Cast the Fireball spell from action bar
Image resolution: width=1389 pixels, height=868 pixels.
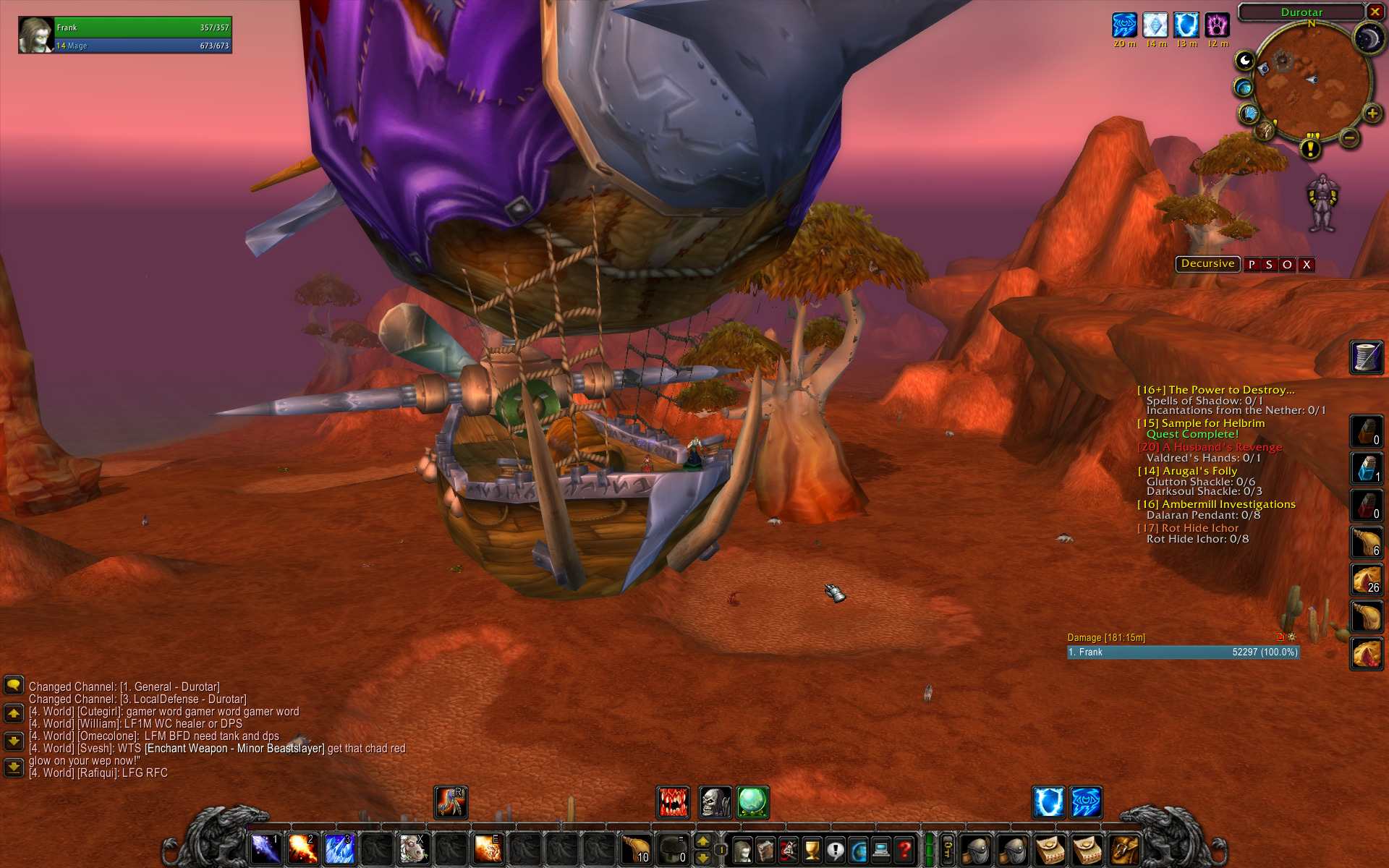point(302,848)
